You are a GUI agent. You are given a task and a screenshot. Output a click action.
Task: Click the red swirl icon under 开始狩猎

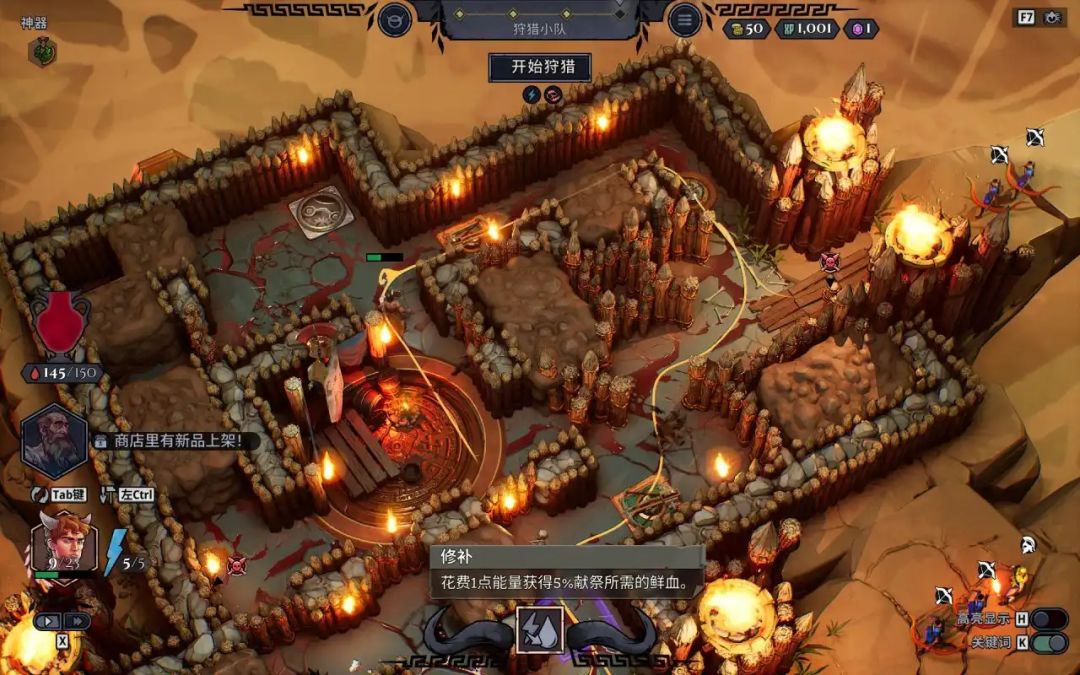pos(552,95)
